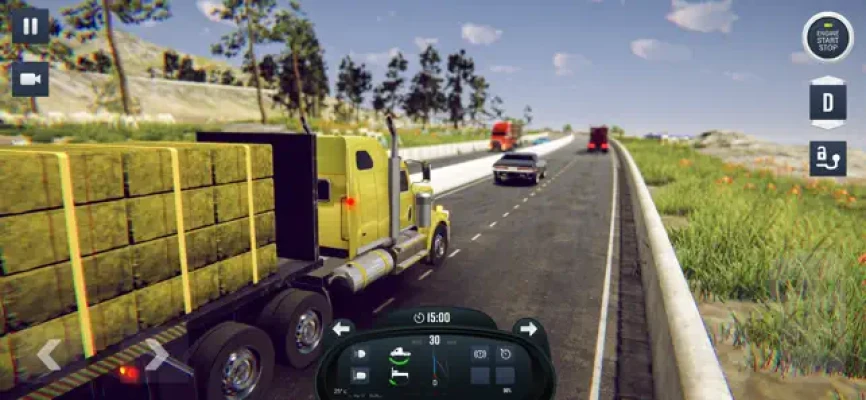The image size is (866, 400).
Task: Activate the left turn signal arrow
Action: pos(342,328)
